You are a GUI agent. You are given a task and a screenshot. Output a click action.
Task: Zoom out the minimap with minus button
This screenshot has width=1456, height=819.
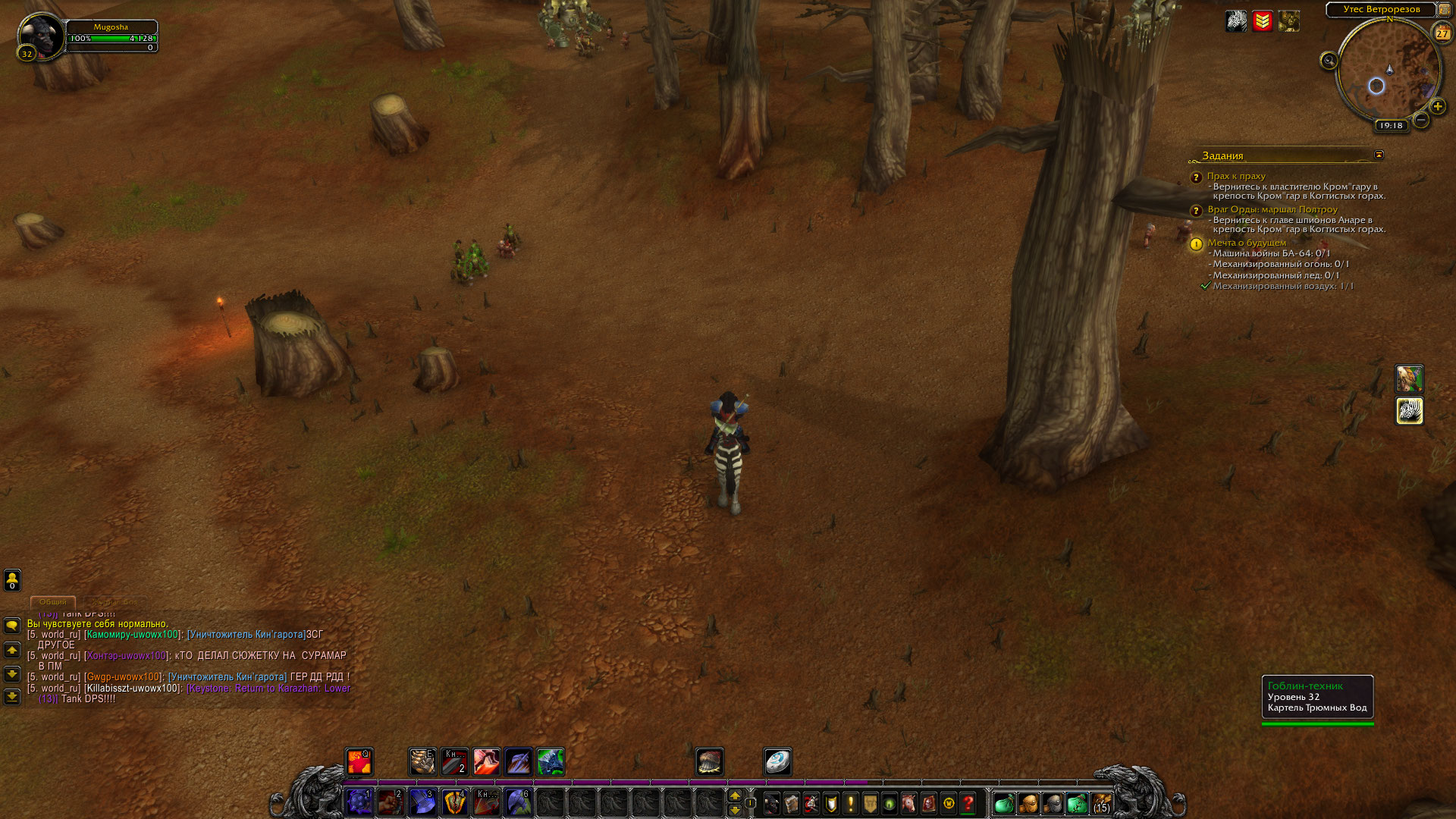1421,120
